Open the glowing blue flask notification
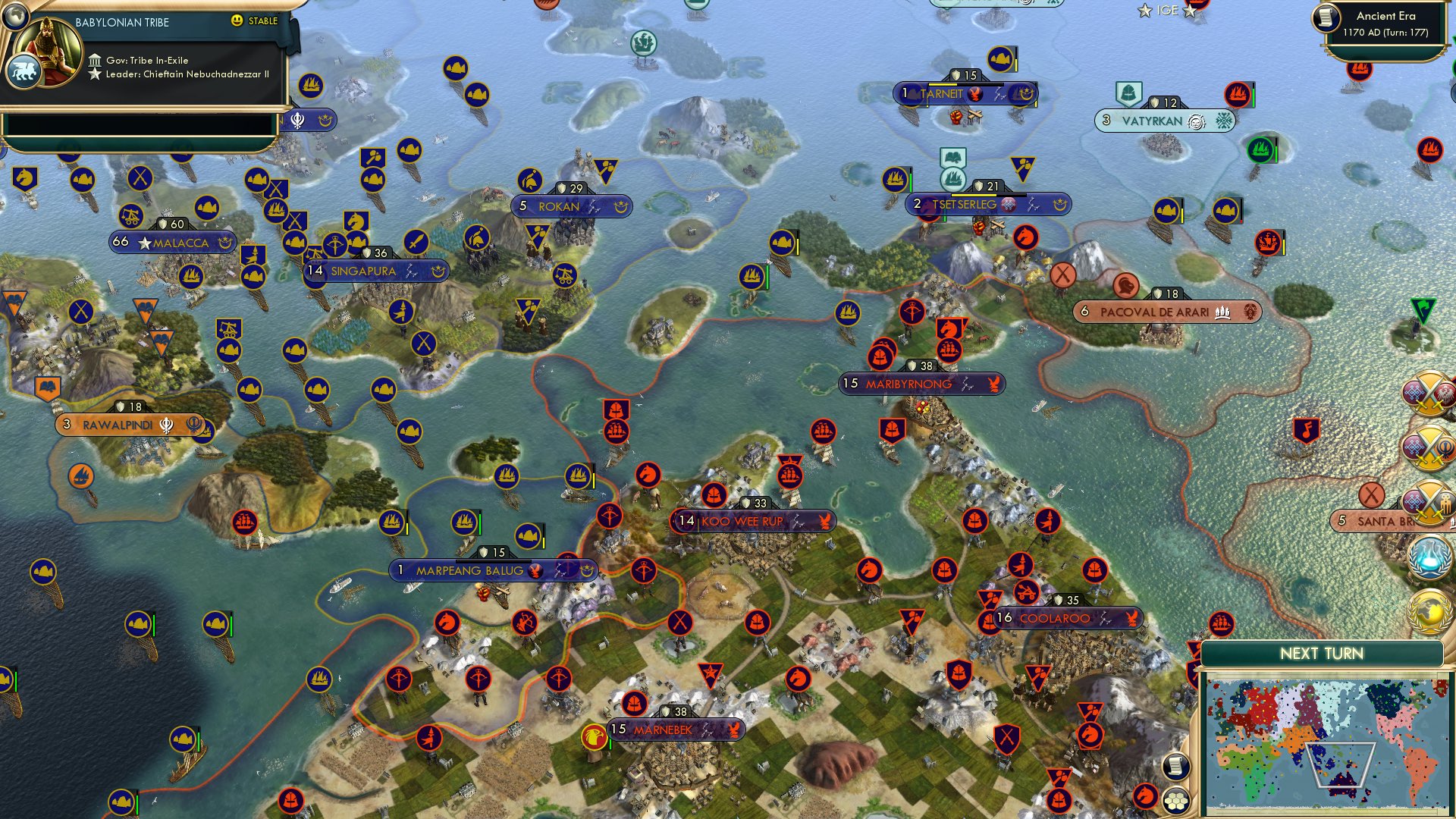 1429,556
